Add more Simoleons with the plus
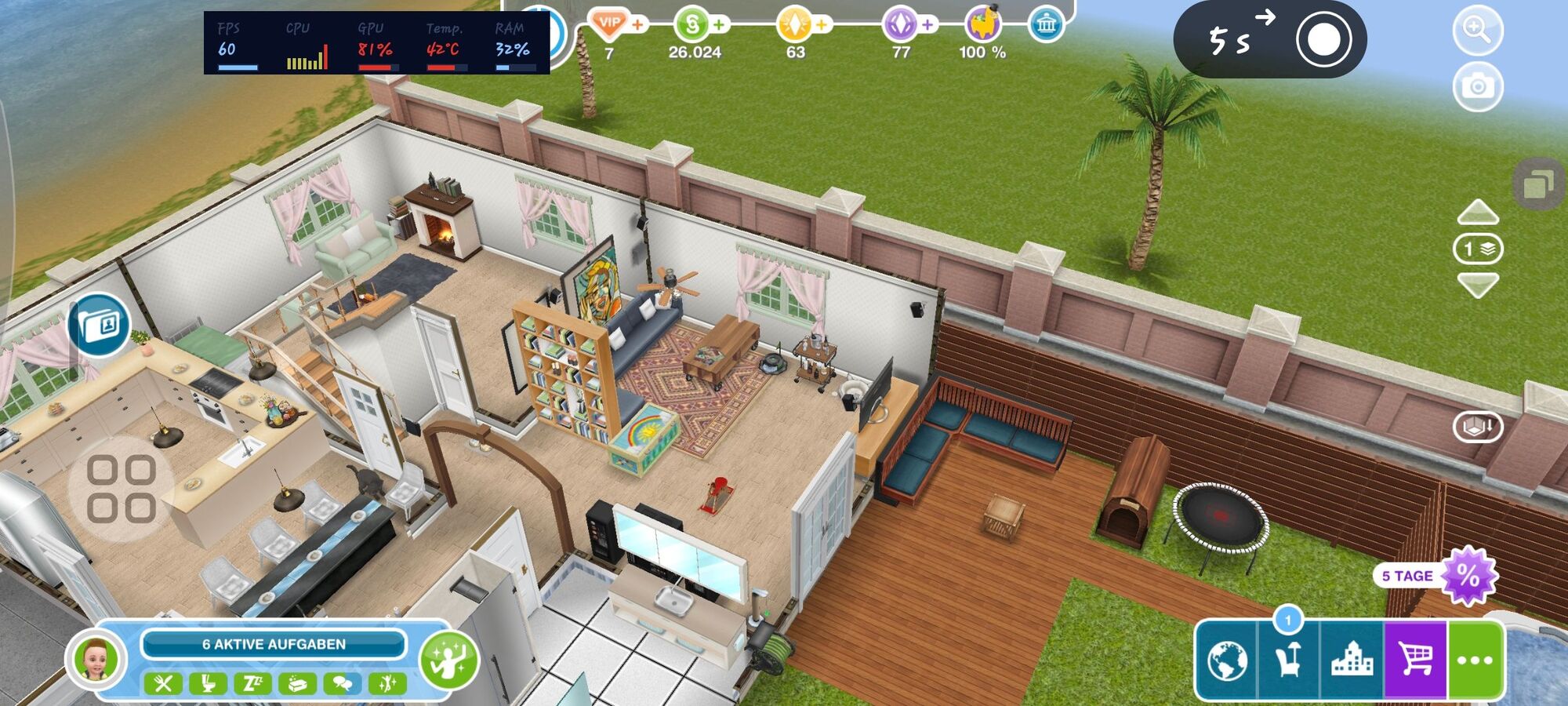 click(x=718, y=25)
